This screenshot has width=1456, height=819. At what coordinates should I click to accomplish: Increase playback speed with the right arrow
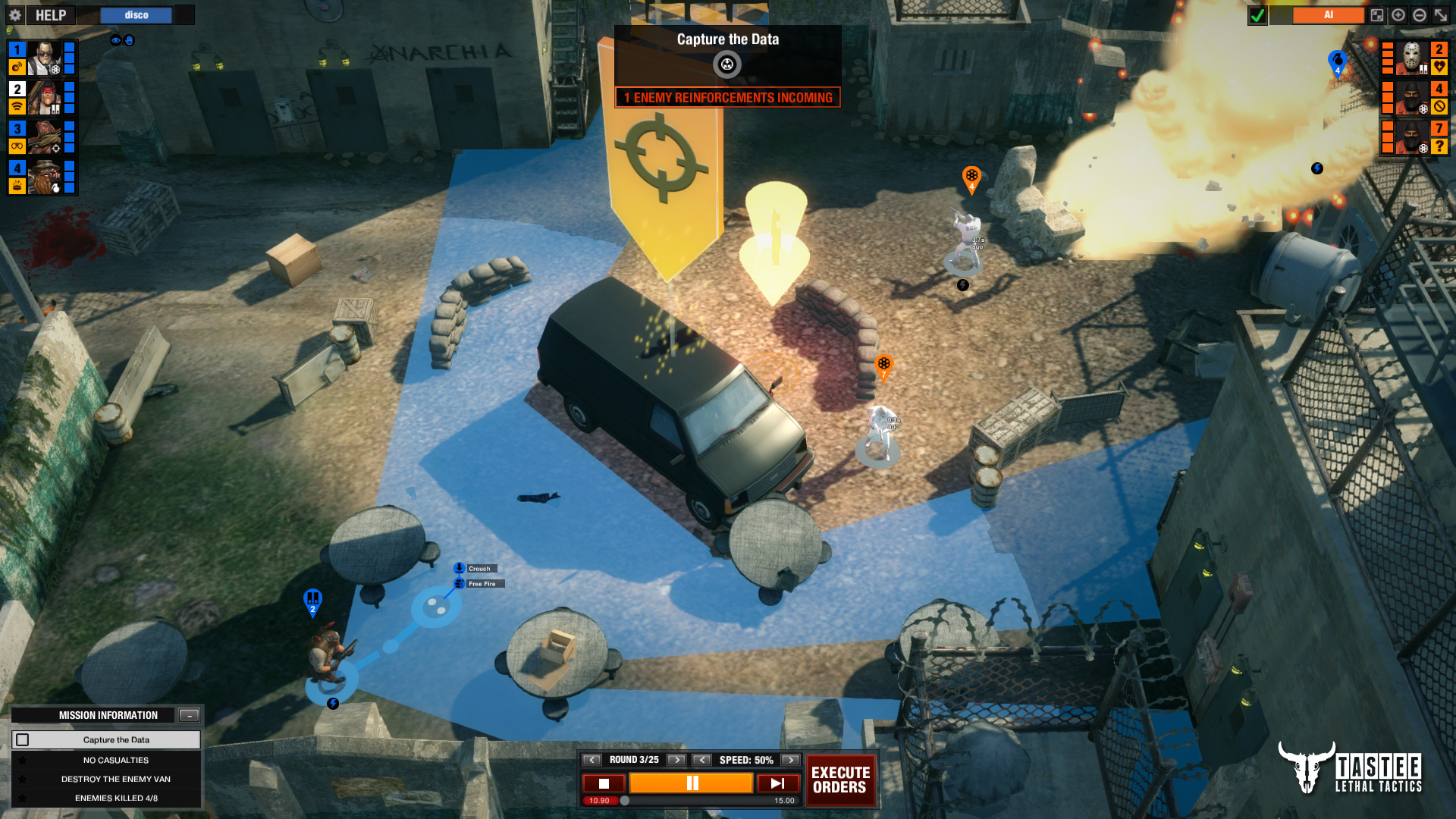click(x=789, y=760)
